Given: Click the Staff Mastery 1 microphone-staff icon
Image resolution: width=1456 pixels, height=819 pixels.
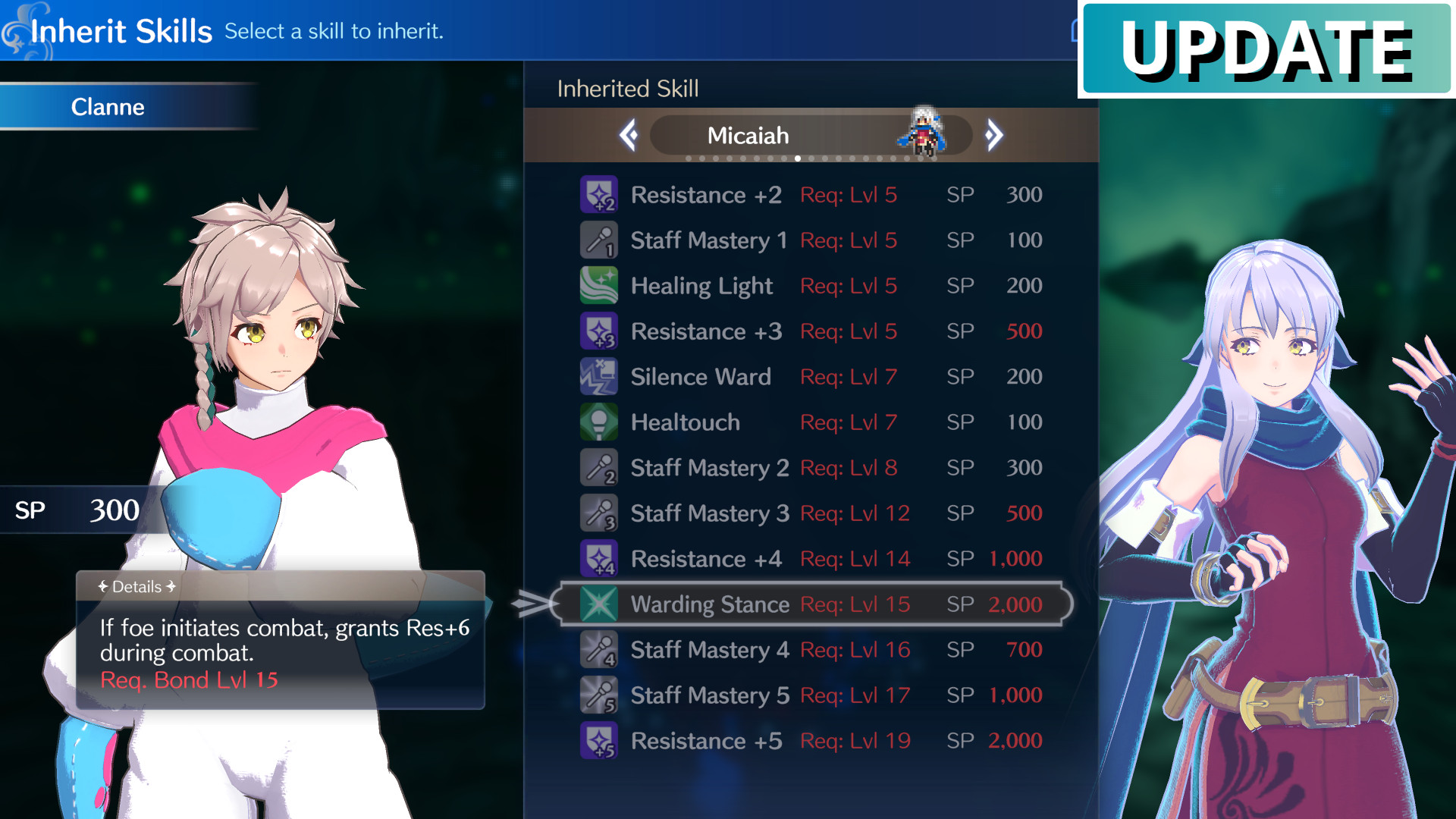Looking at the screenshot, I should (x=599, y=240).
